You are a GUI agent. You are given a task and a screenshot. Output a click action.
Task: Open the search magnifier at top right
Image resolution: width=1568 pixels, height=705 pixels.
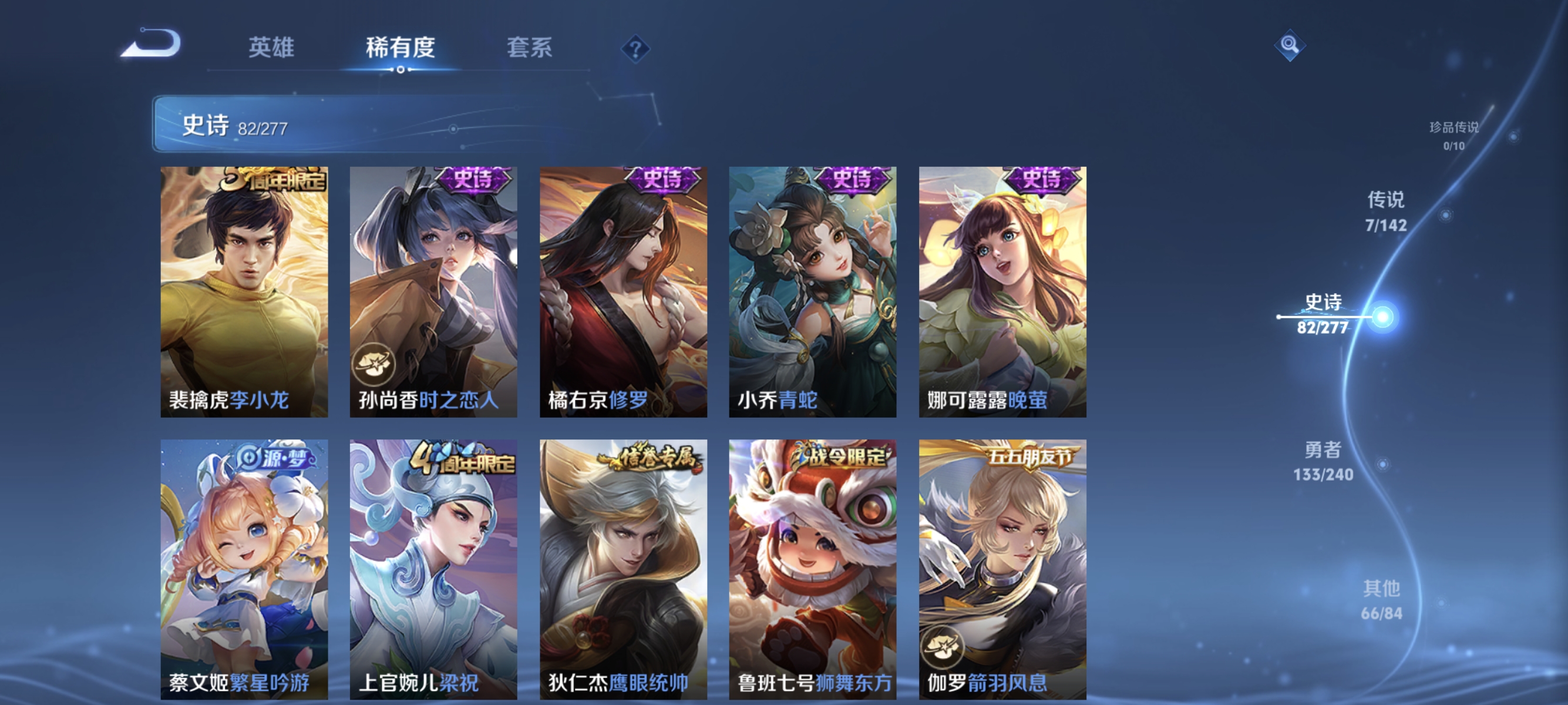pos(1290,45)
